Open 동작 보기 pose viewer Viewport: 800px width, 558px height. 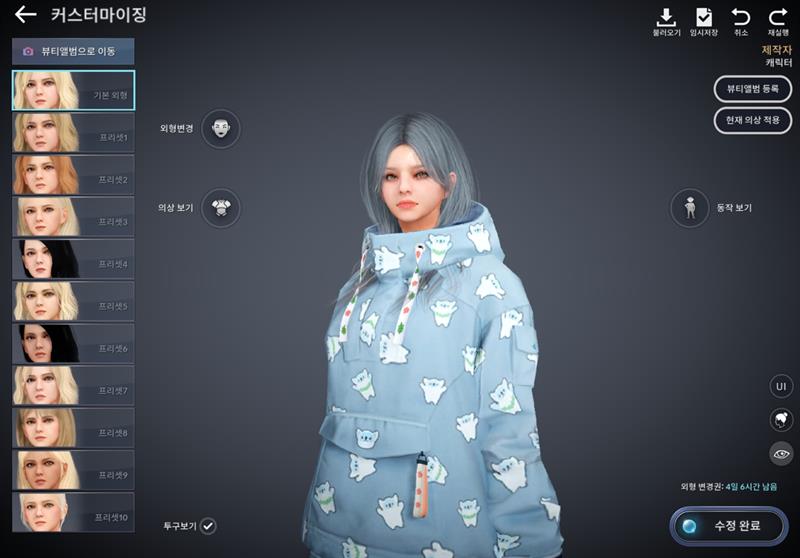coord(690,207)
